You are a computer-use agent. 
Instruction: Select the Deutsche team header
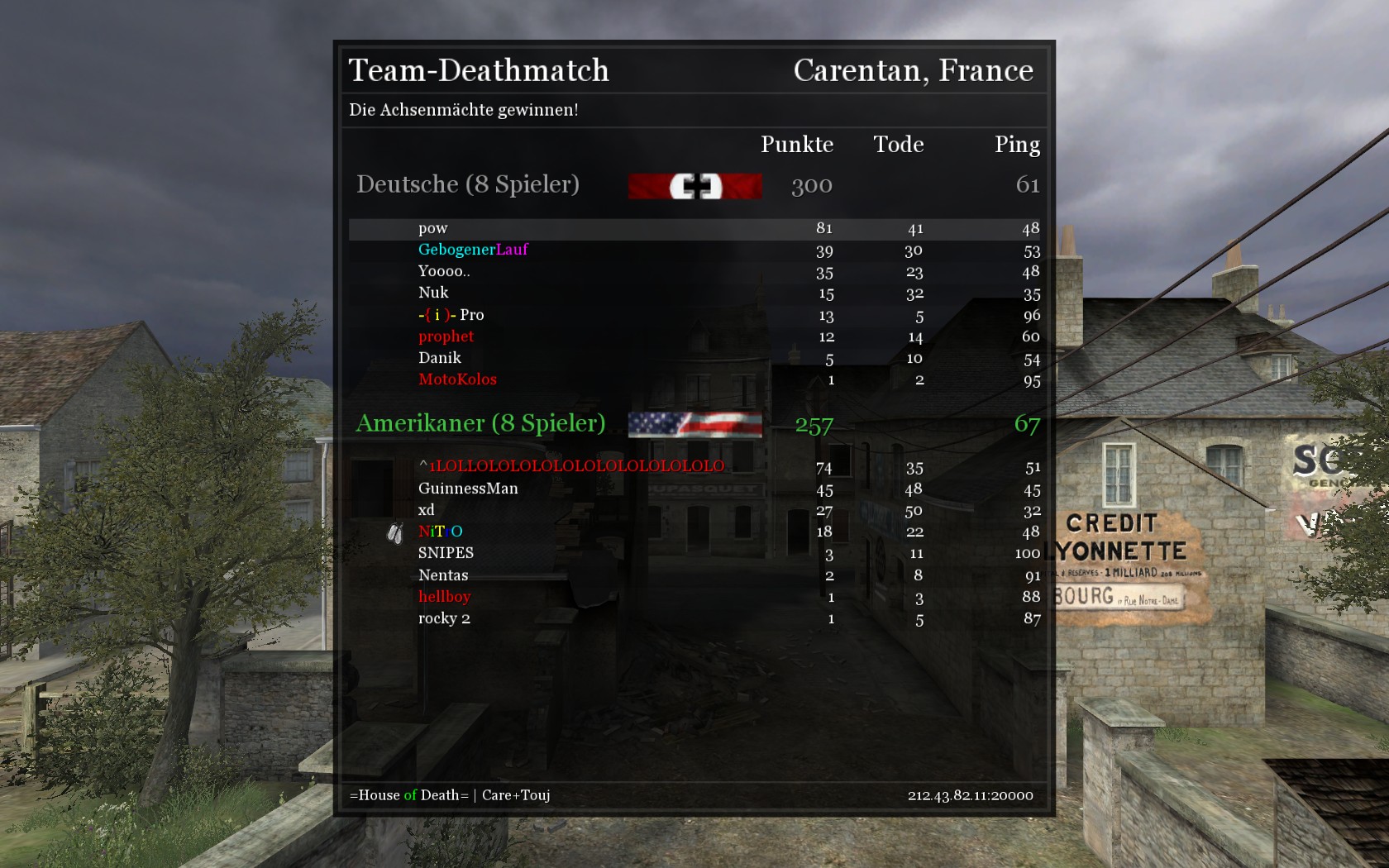point(467,184)
